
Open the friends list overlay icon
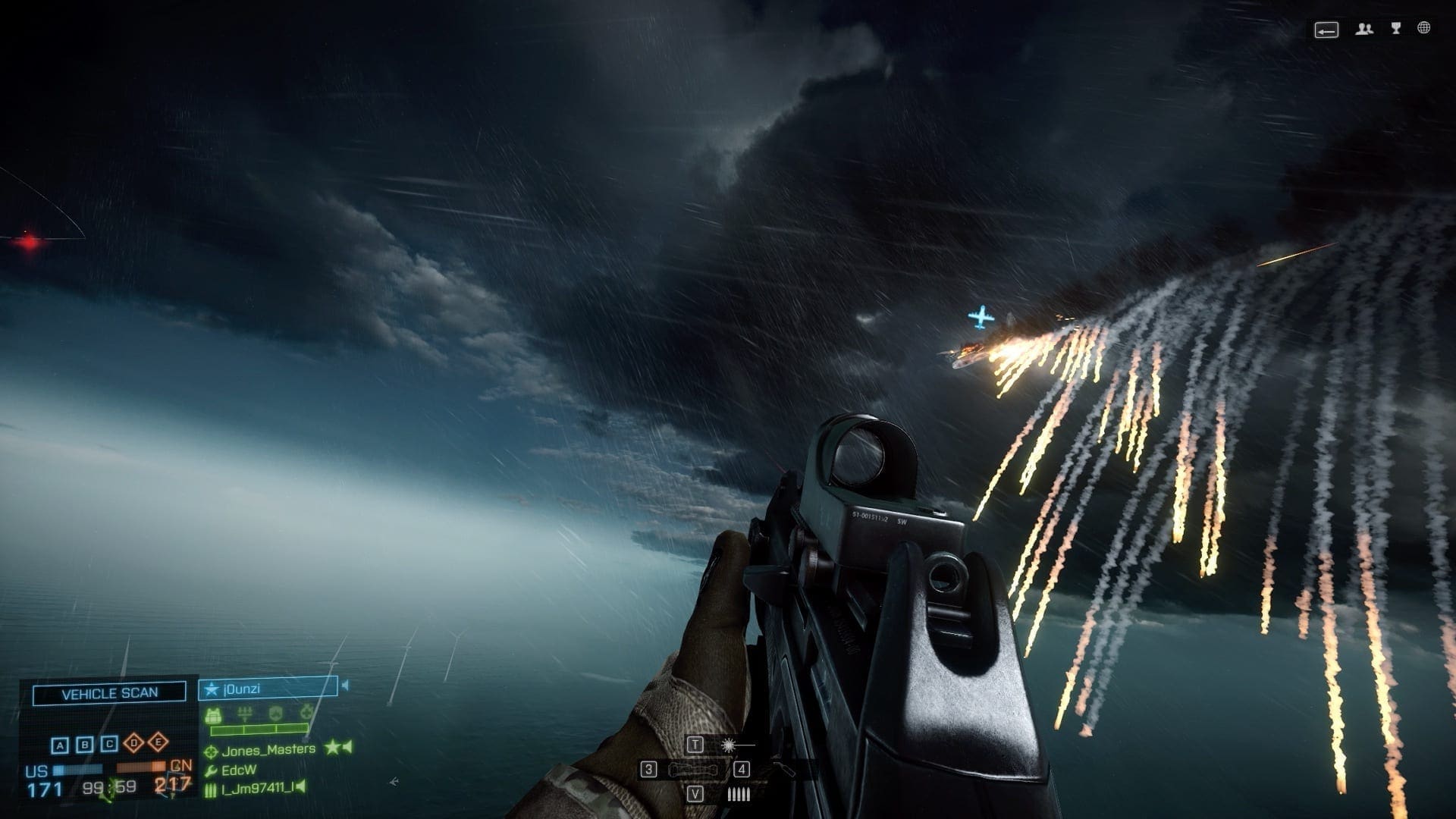click(x=1364, y=30)
